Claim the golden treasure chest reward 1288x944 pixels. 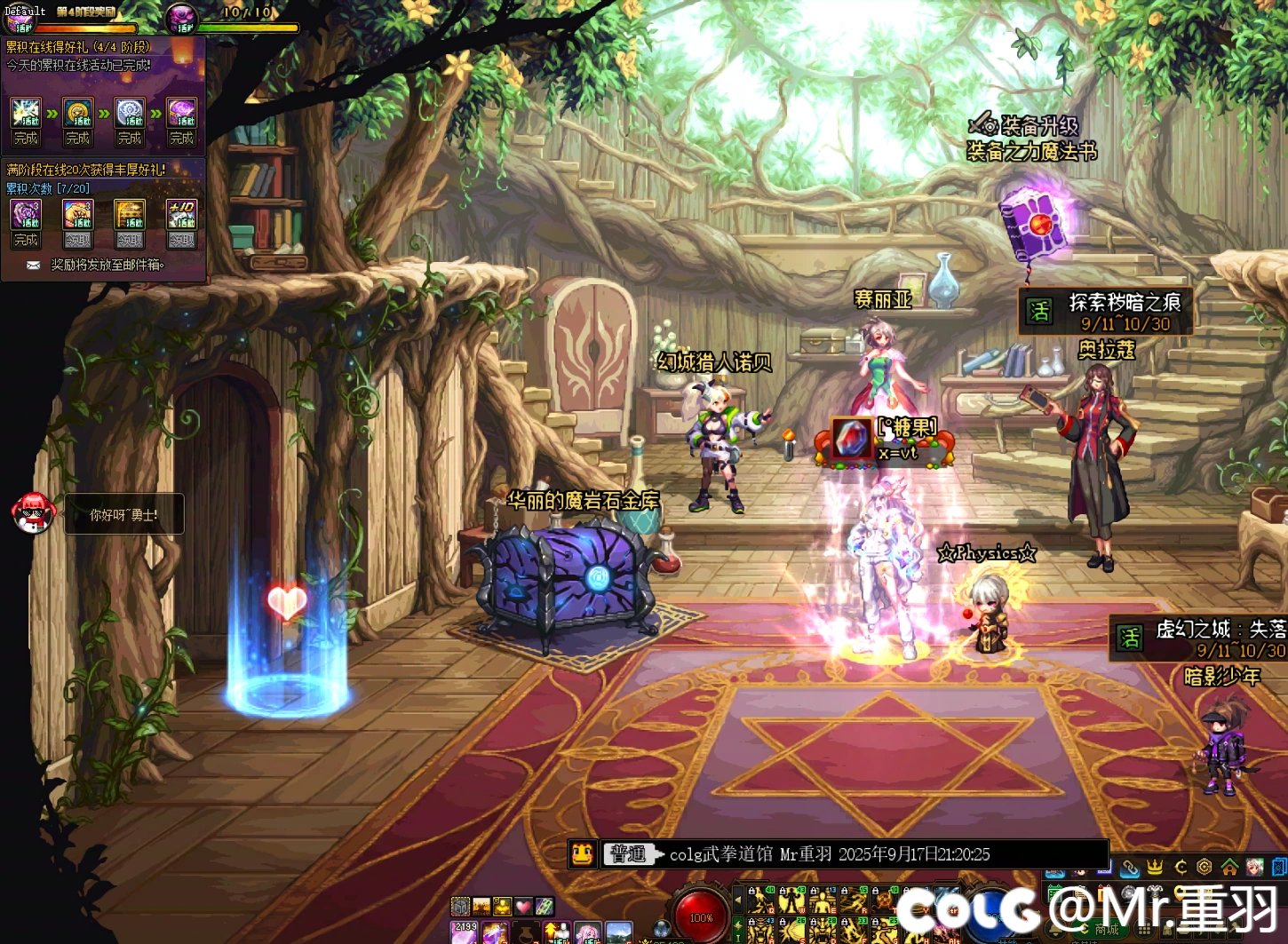click(x=130, y=240)
